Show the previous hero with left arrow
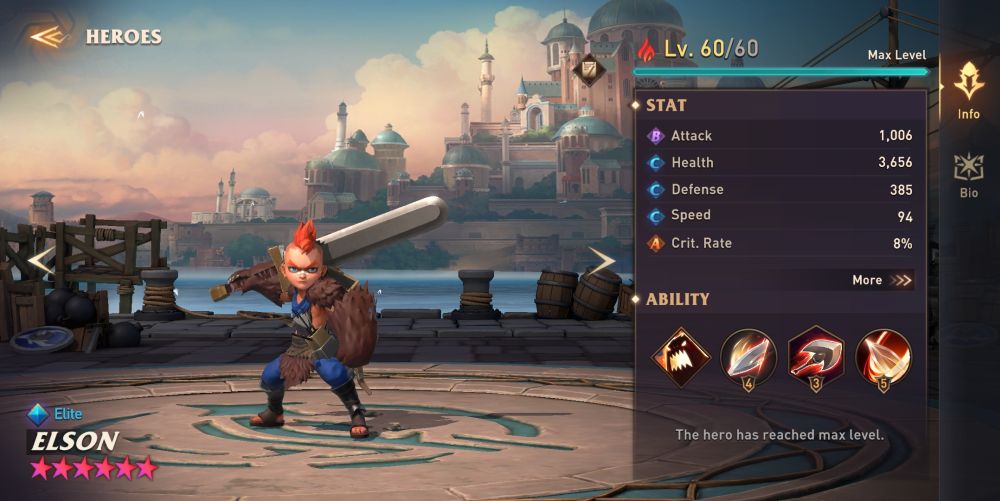 click(x=39, y=261)
